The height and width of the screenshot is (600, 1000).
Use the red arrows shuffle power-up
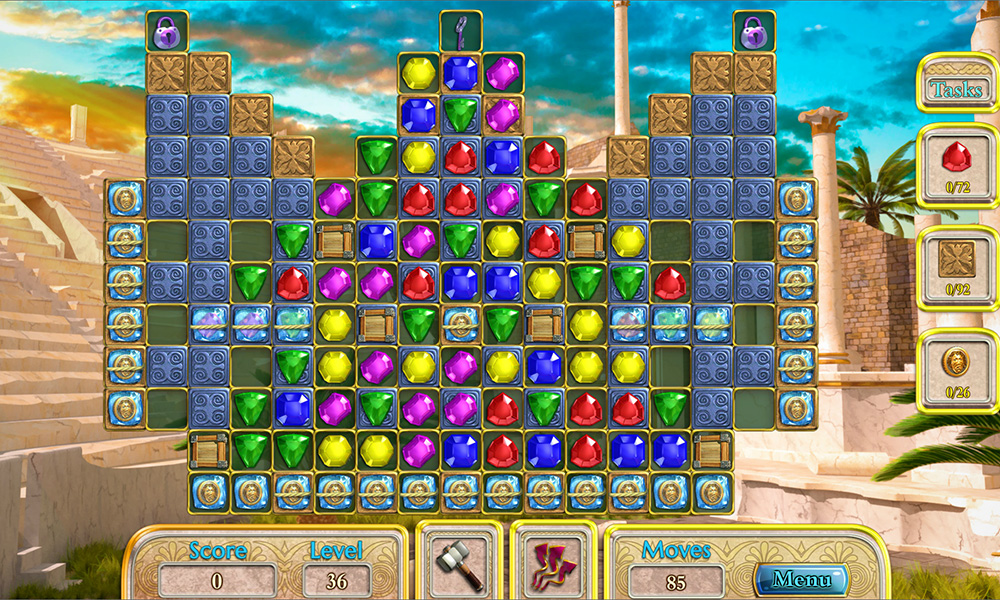(553, 563)
